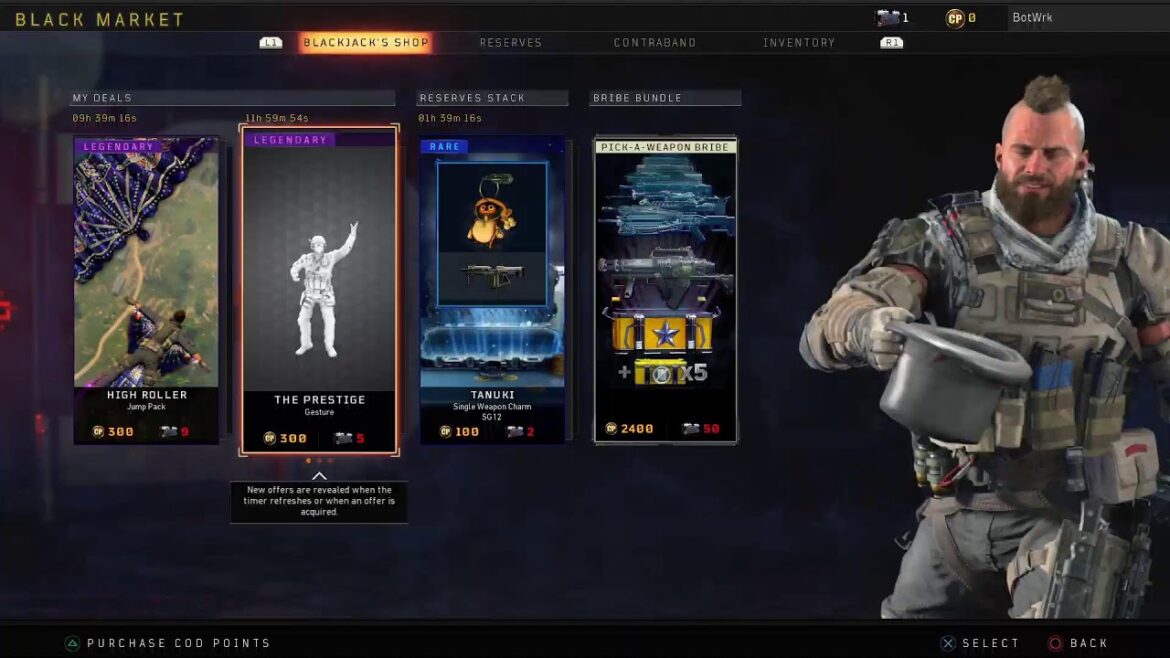1170x658 pixels.
Task: Switch to the Blackjack's Shop tab
Action: 365,43
